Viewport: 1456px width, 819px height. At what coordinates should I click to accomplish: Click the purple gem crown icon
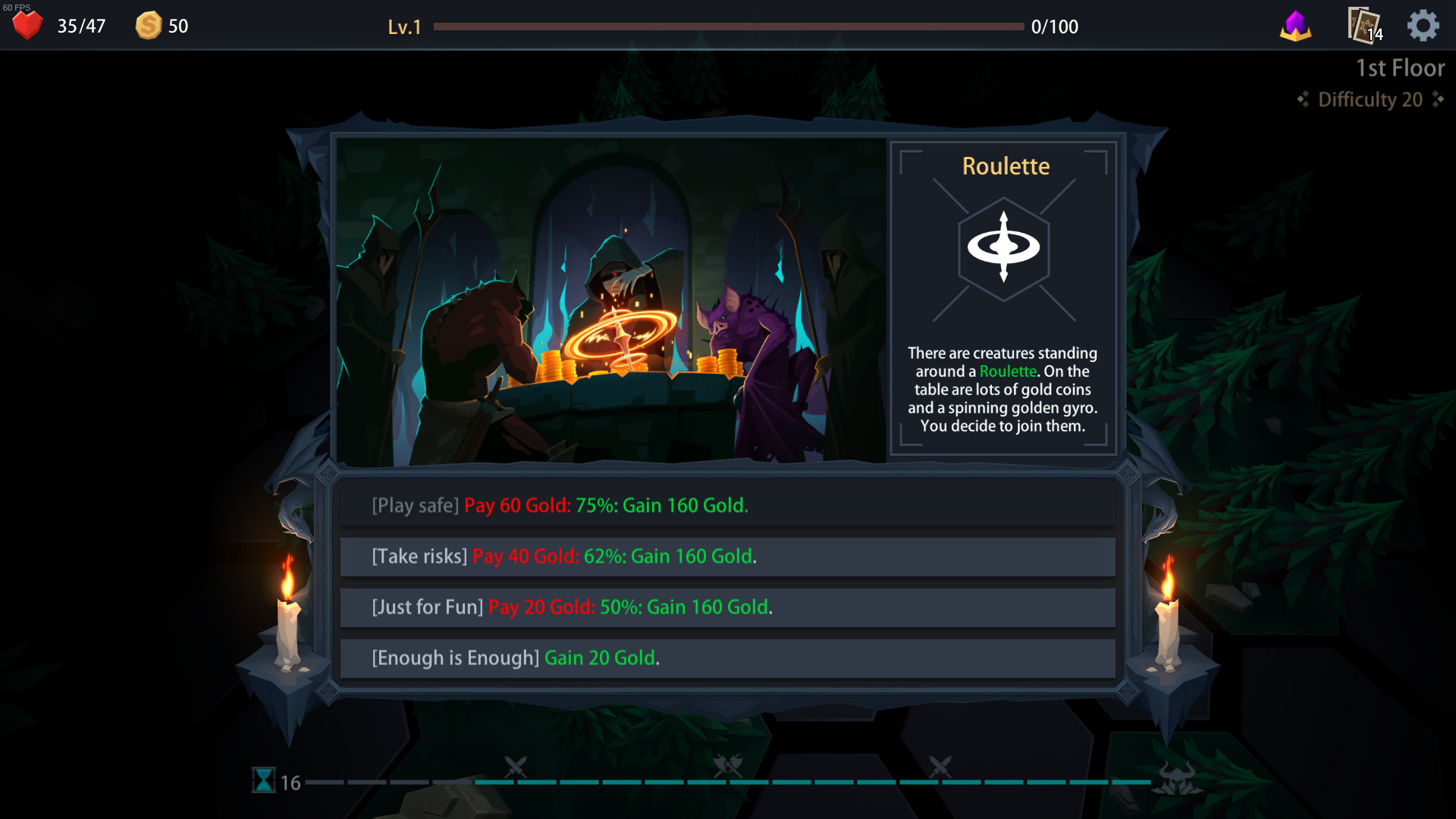[x=1295, y=25]
